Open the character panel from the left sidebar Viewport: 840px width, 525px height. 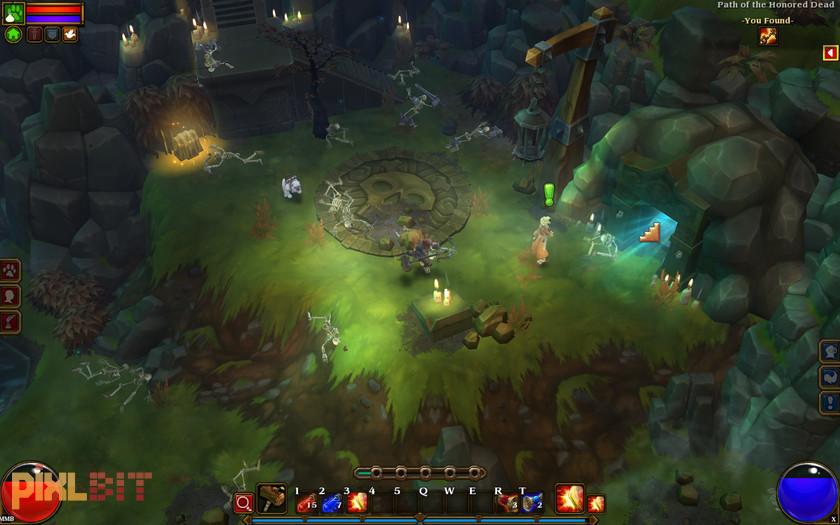pos(12,296)
